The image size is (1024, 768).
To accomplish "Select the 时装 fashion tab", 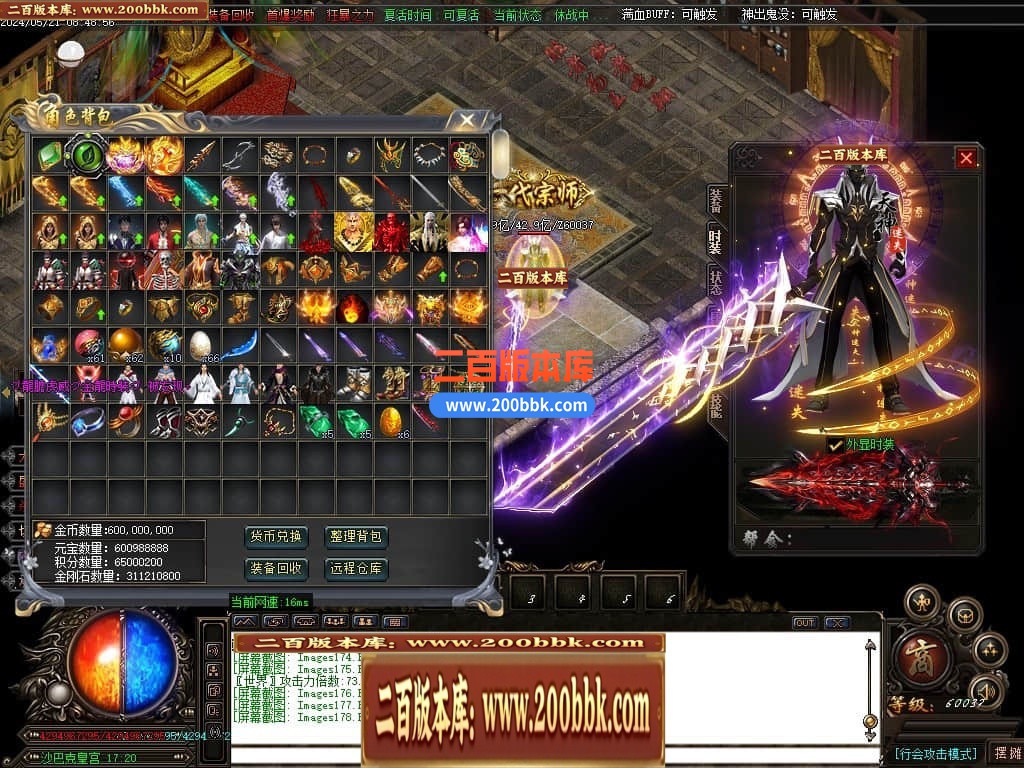I will coord(716,241).
